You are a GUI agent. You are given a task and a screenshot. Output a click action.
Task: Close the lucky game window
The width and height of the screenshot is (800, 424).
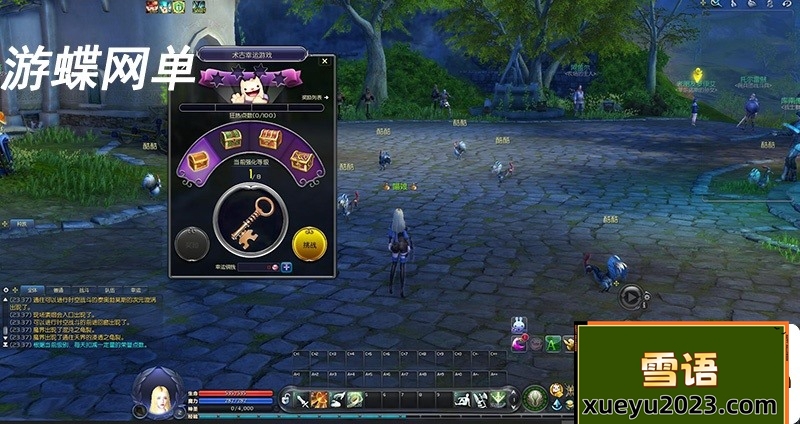(x=325, y=60)
